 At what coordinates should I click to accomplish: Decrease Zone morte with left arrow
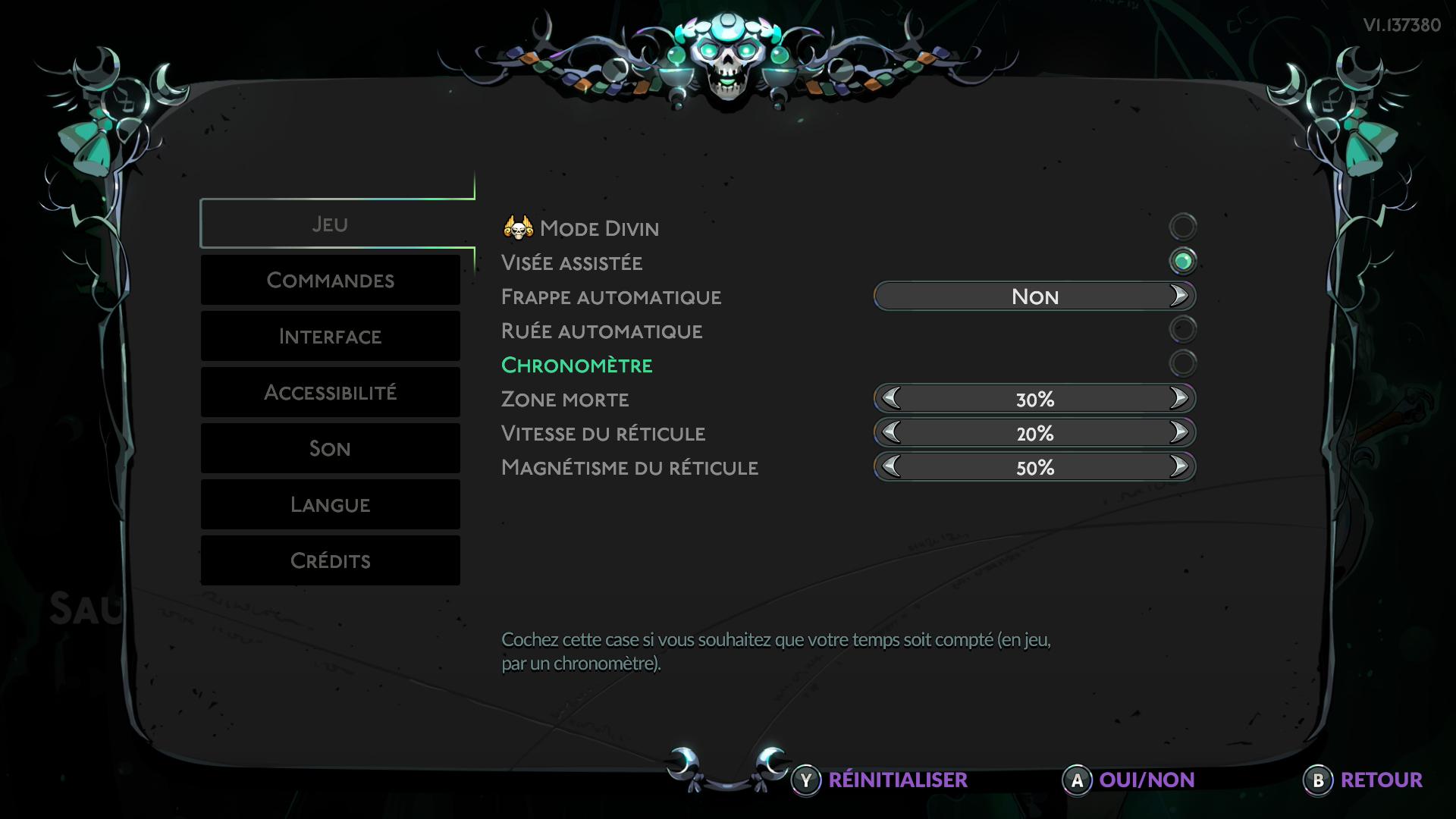[x=891, y=398]
